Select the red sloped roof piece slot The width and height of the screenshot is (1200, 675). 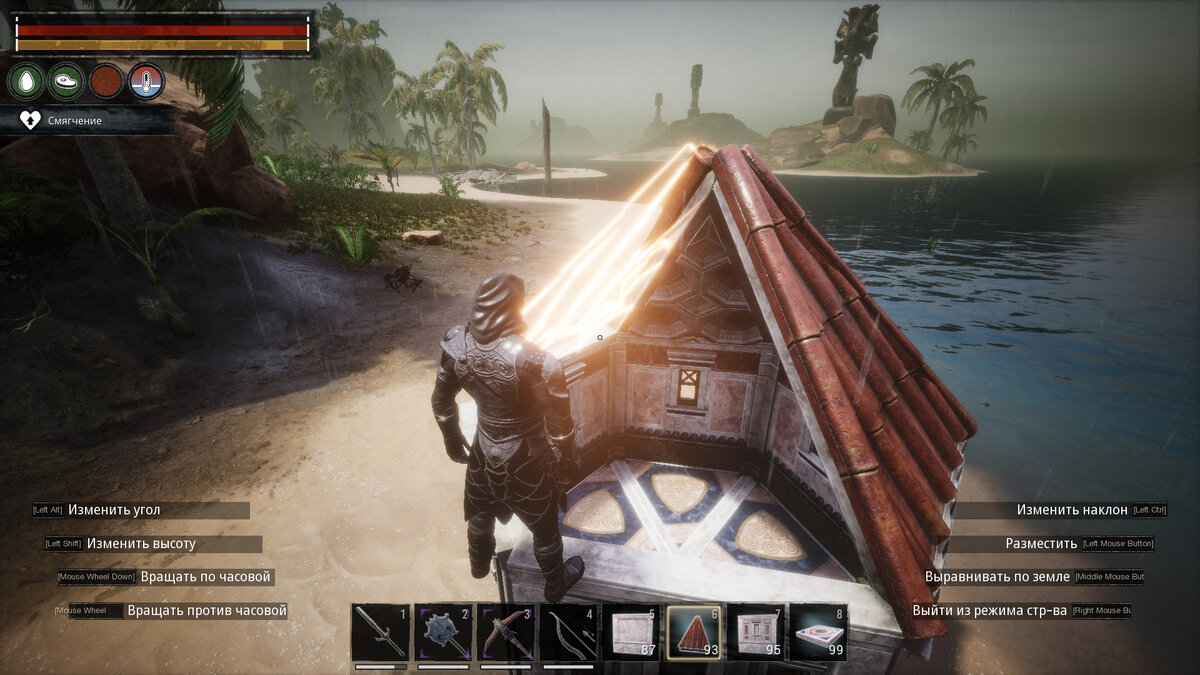(695, 633)
